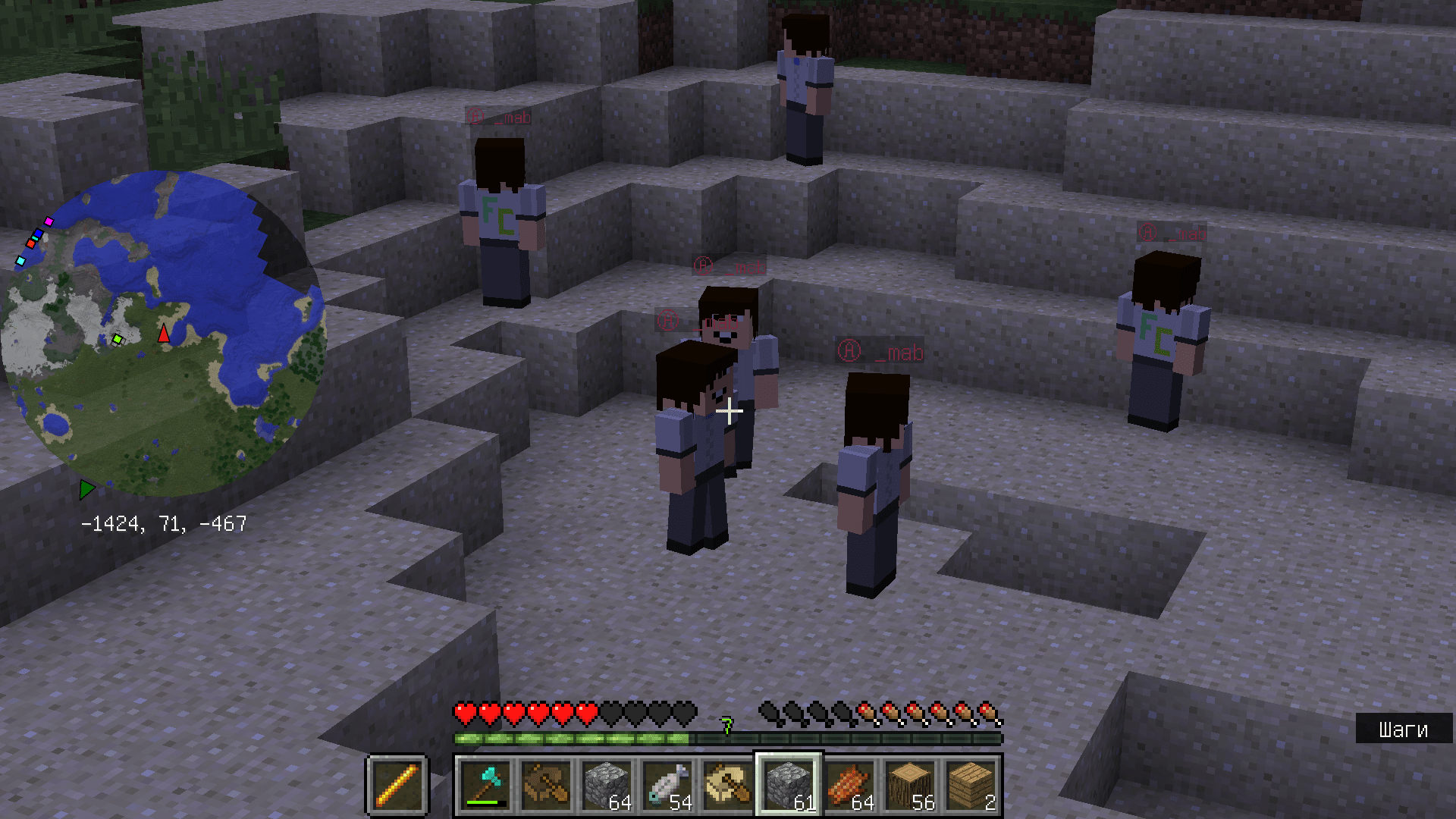Choose the light birch boat slot

tap(728, 785)
